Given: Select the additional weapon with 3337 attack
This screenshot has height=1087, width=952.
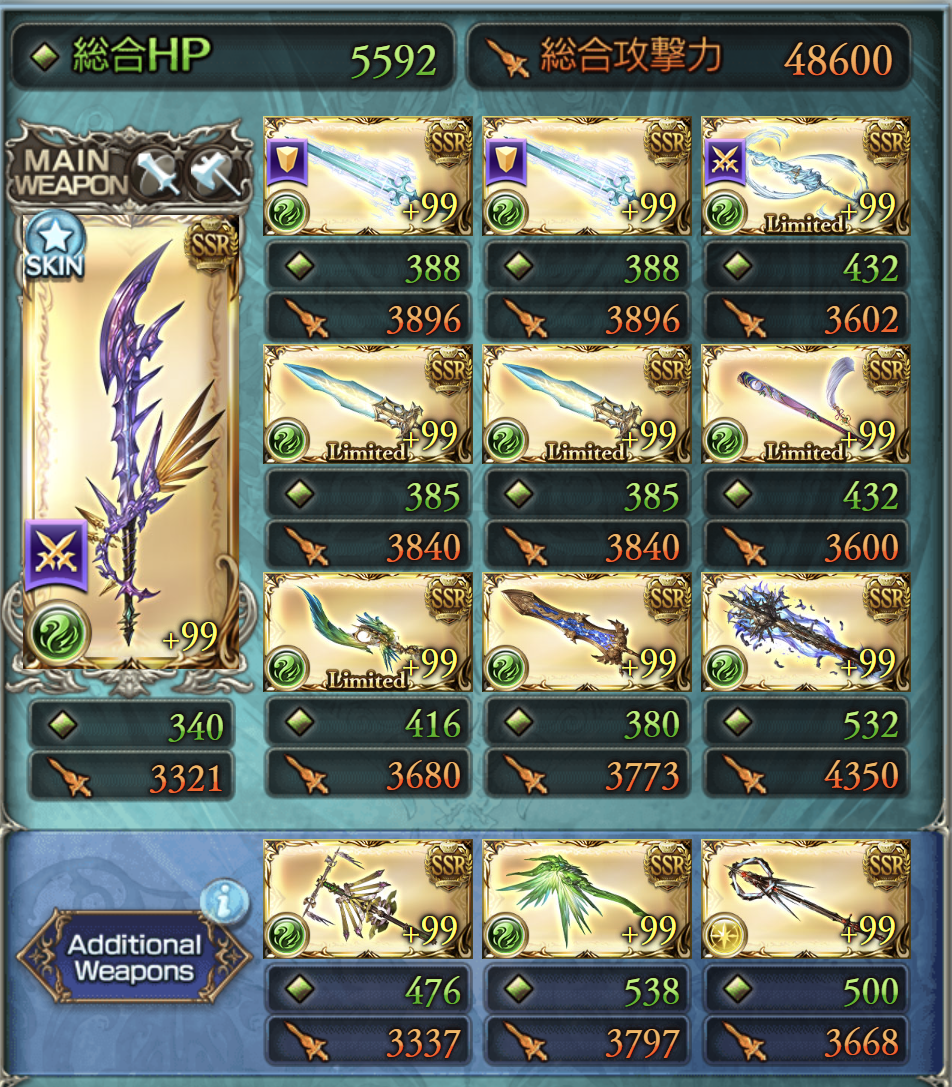Looking at the screenshot, I should click(367, 899).
